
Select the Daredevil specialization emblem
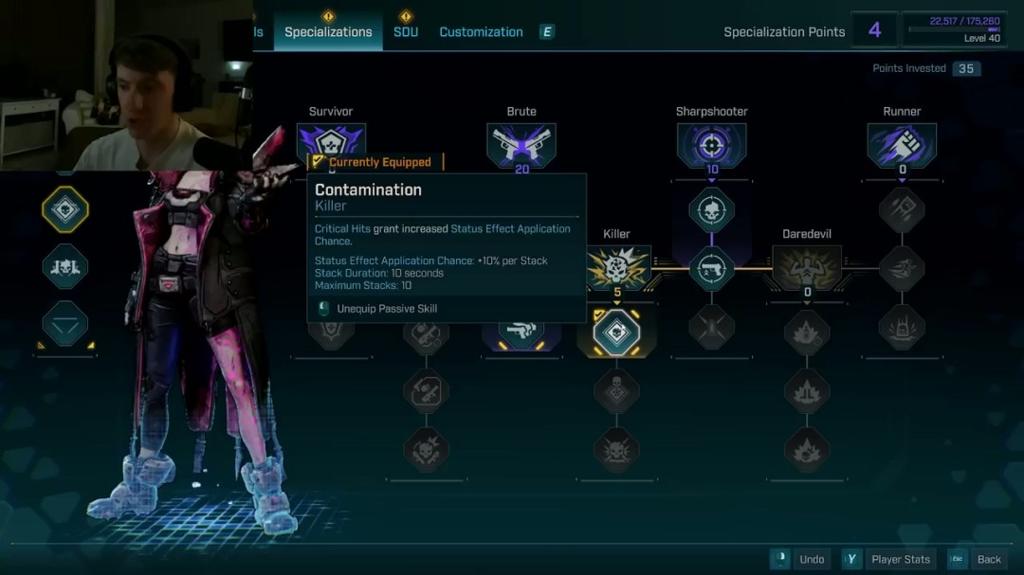click(807, 268)
